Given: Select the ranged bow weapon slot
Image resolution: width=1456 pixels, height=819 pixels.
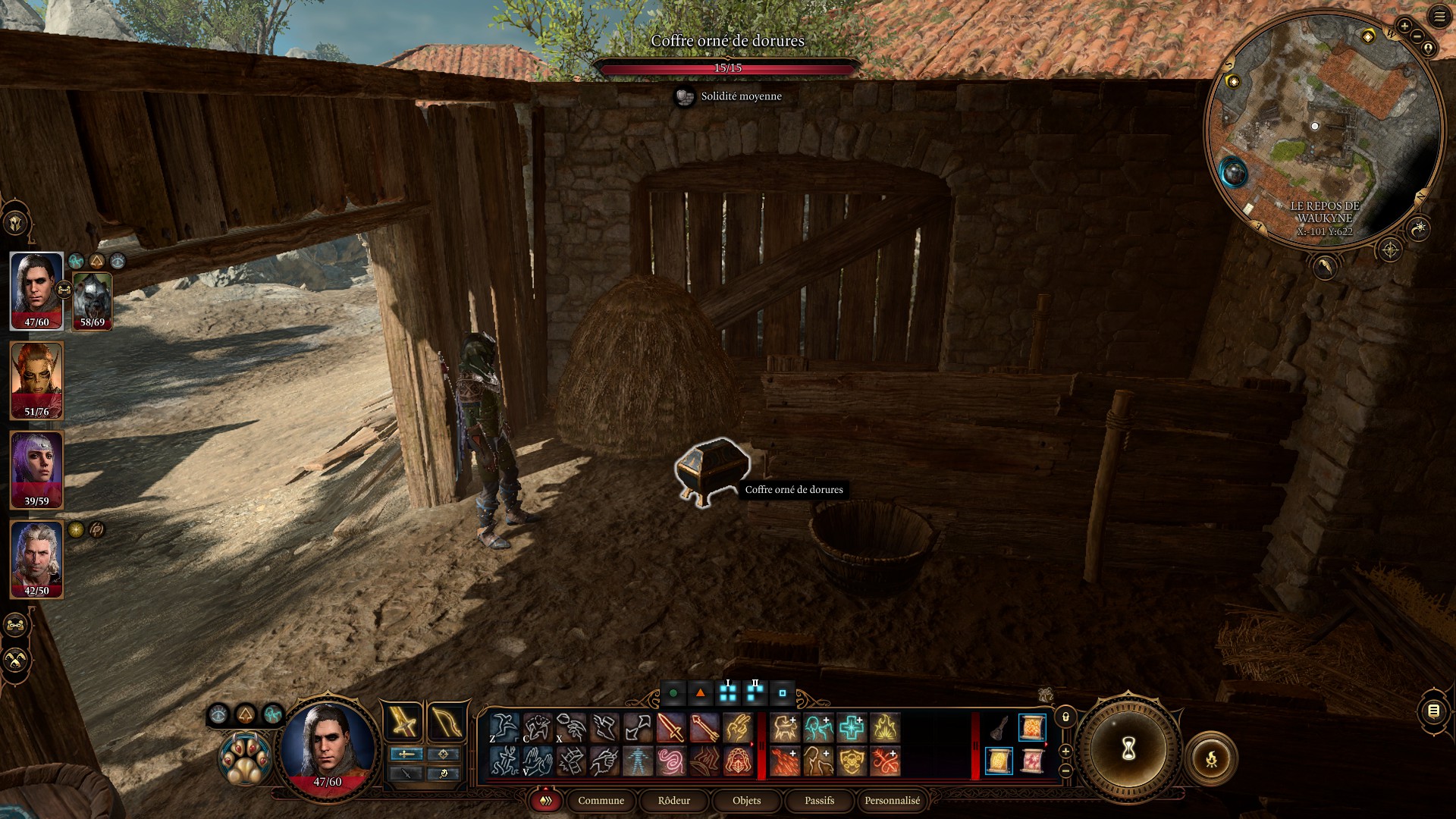Looking at the screenshot, I should coord(446,721).
